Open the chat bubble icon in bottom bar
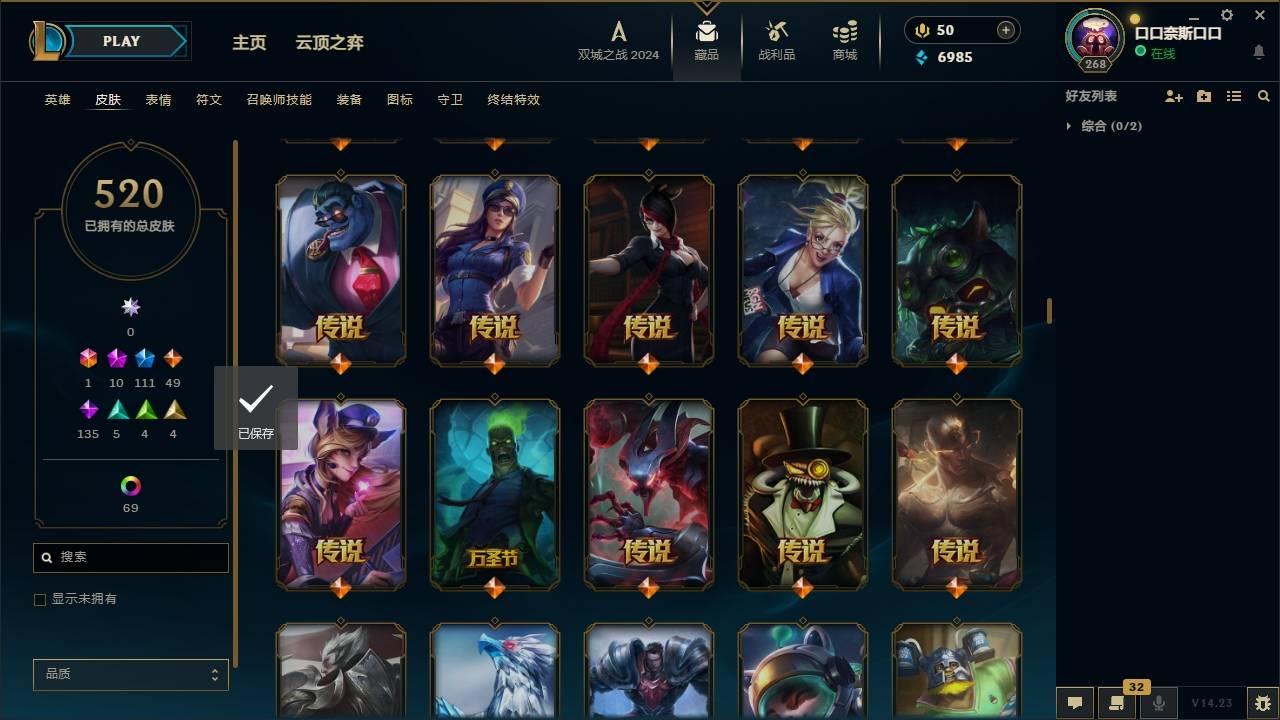Screen dimensions: 1280x720 (1075, 703)
